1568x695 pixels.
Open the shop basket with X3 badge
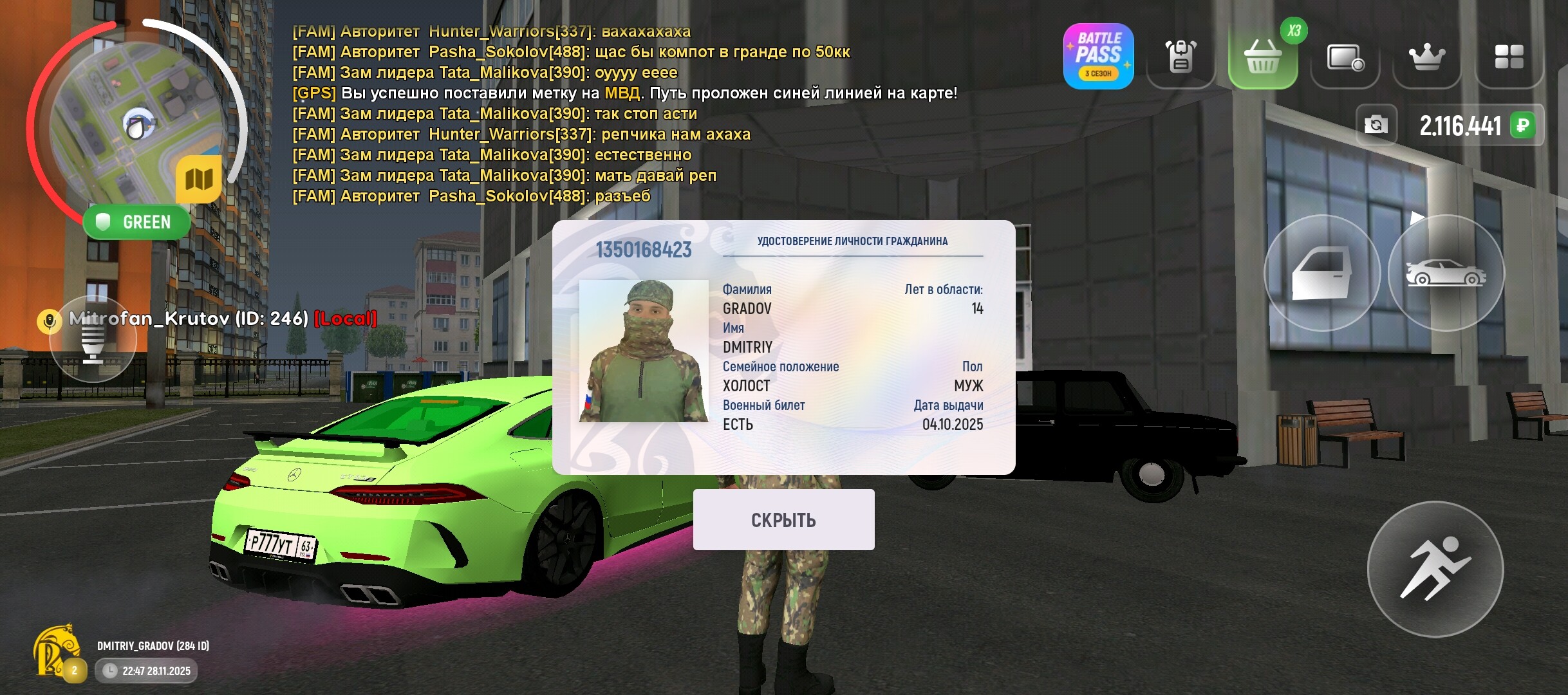[x=1264, y=57]
